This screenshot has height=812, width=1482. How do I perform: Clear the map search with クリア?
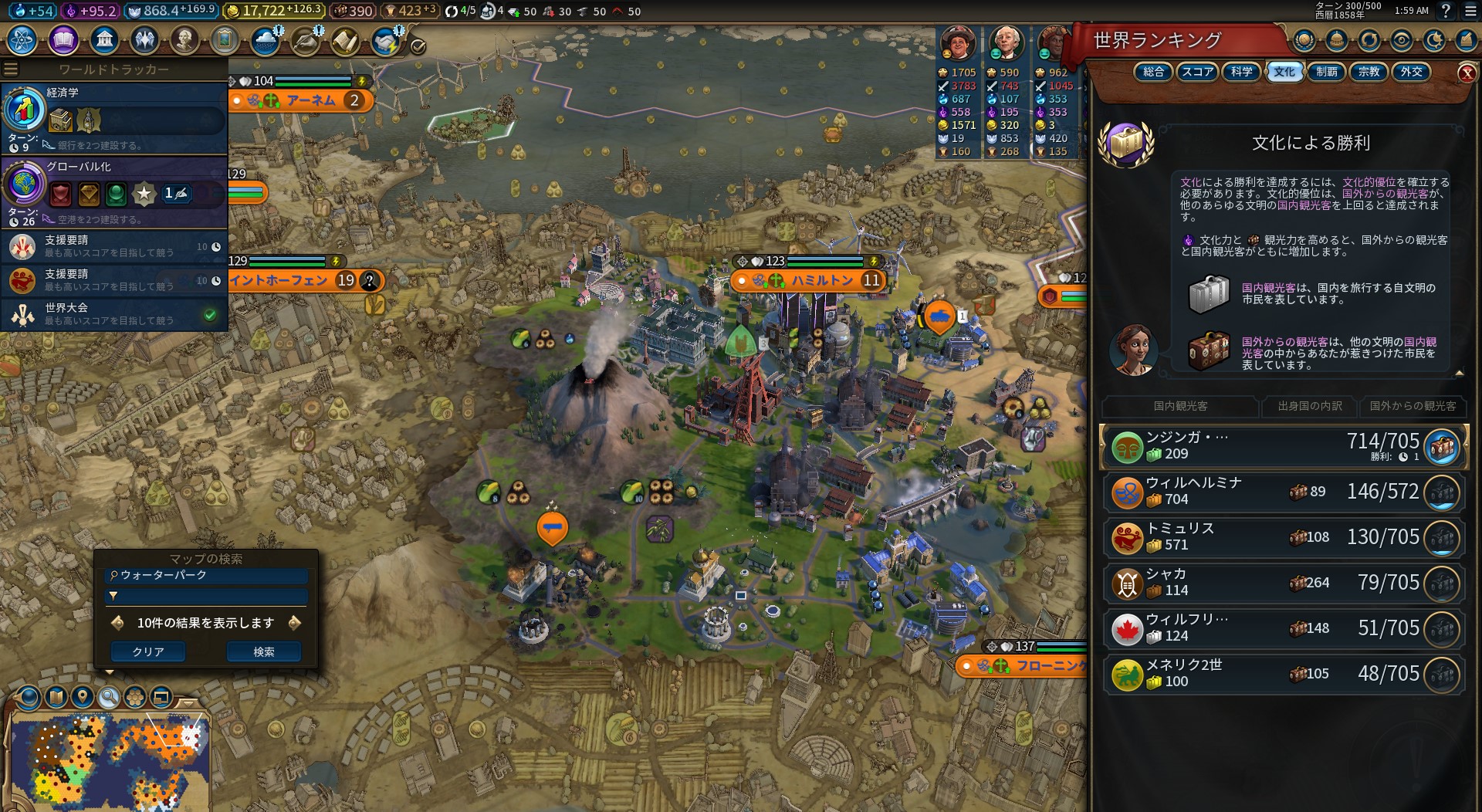pyautogui.click(x=147, y=652)
